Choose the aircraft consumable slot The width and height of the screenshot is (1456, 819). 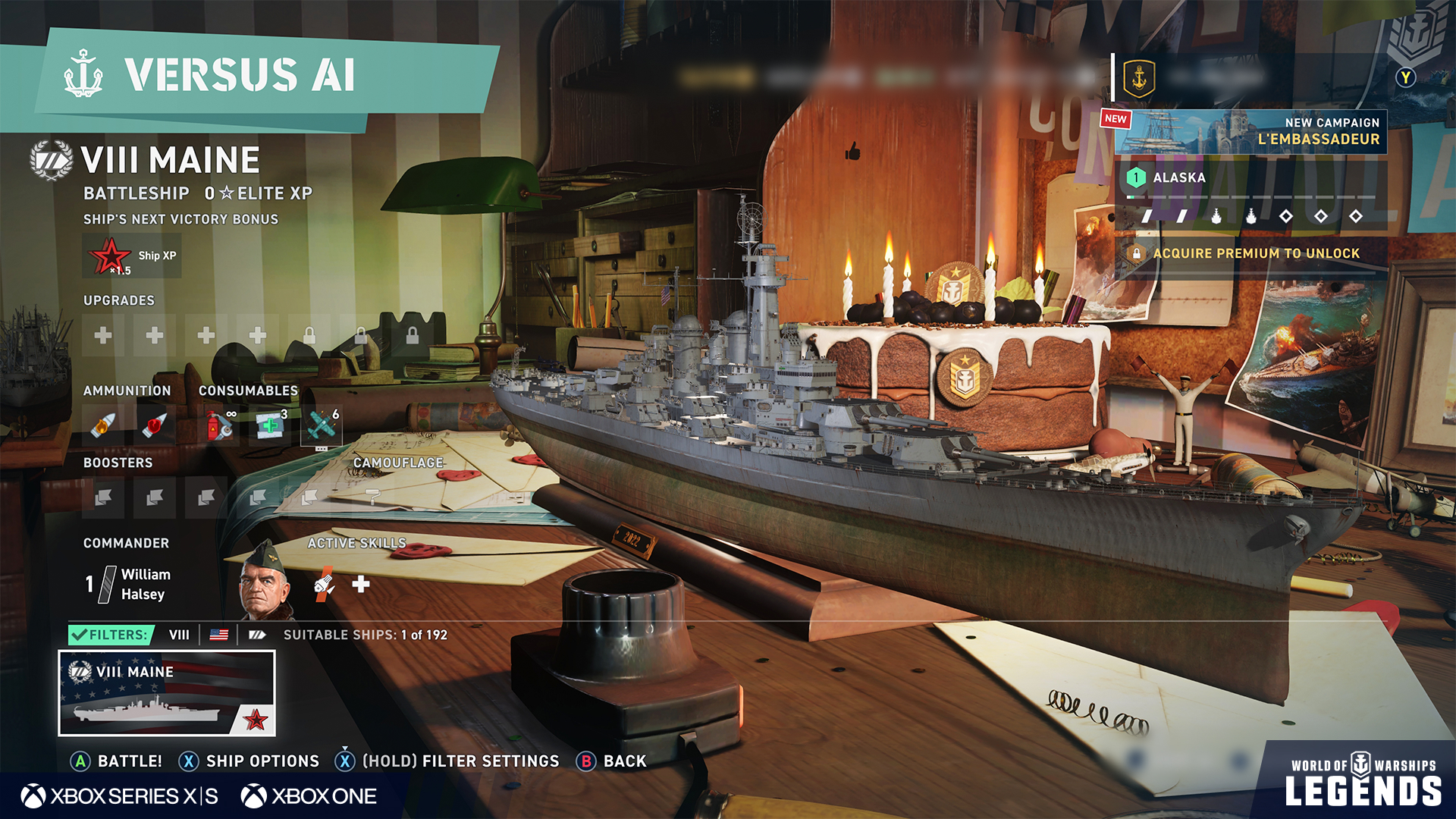[x=322, y=426]
